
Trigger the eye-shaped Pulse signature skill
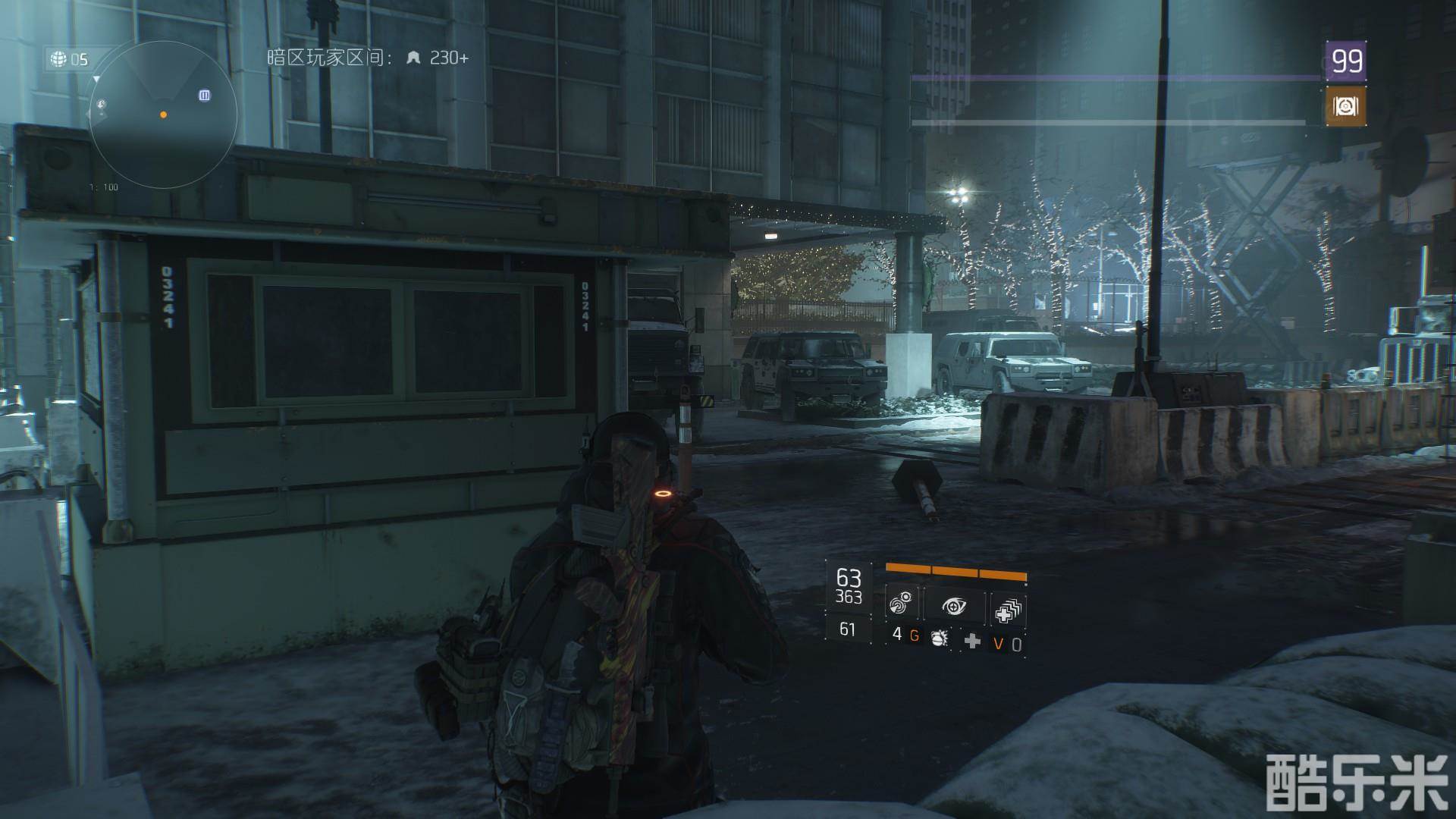(x=955, y=606)
